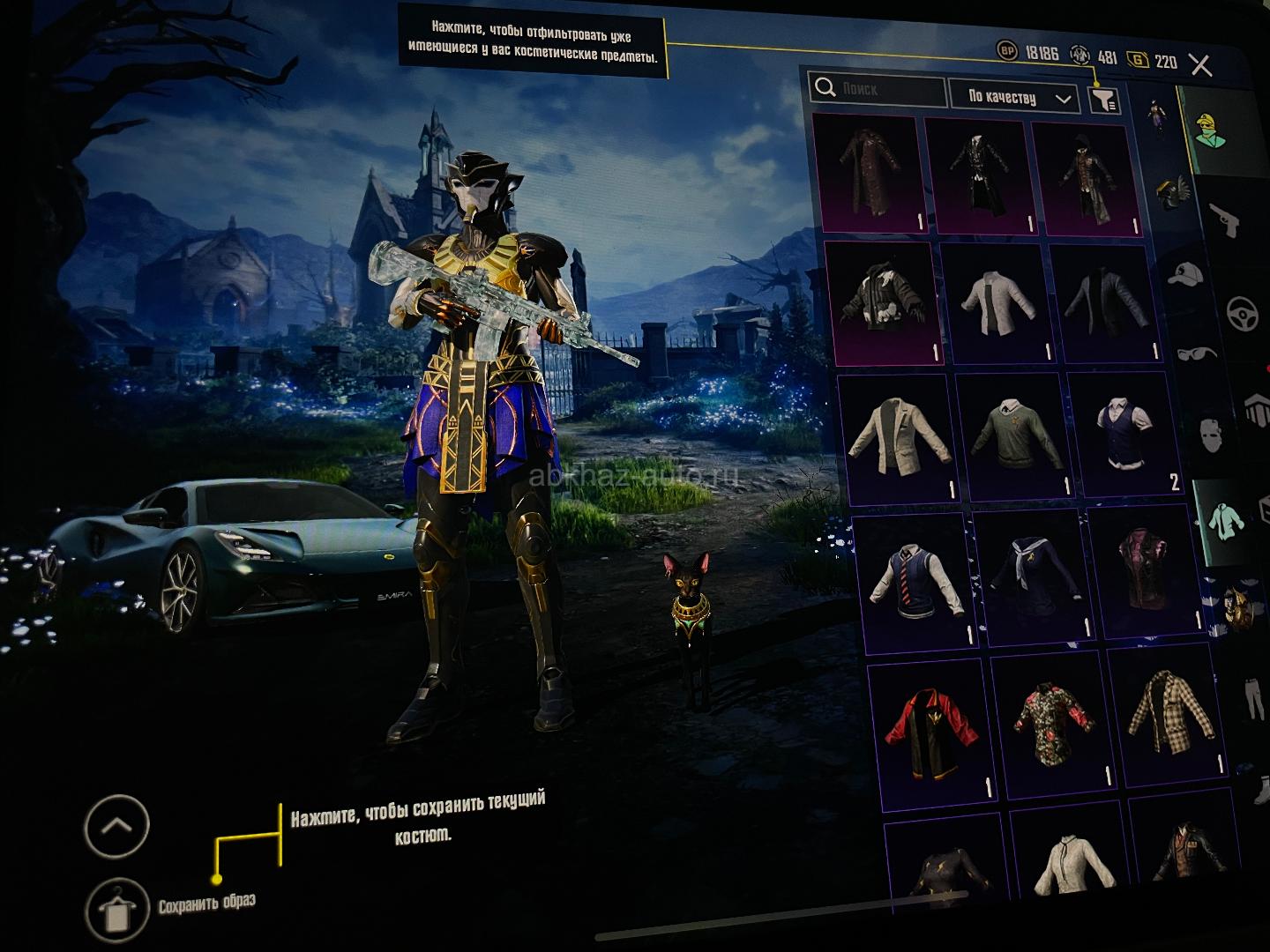
Task: Open the steering wheel vehicle tab
Action: tap(1244, 312)
